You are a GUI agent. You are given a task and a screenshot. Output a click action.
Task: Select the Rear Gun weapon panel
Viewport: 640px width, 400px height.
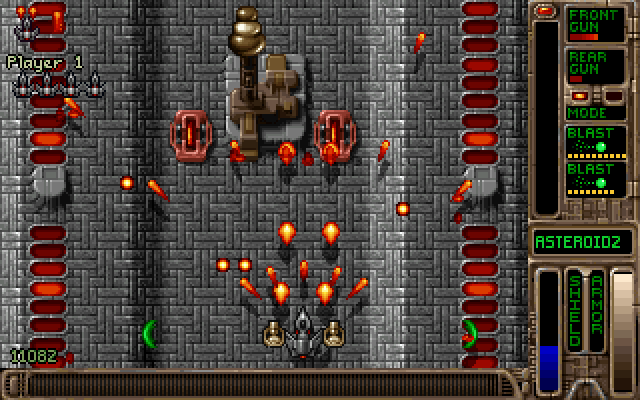[596, 66]
